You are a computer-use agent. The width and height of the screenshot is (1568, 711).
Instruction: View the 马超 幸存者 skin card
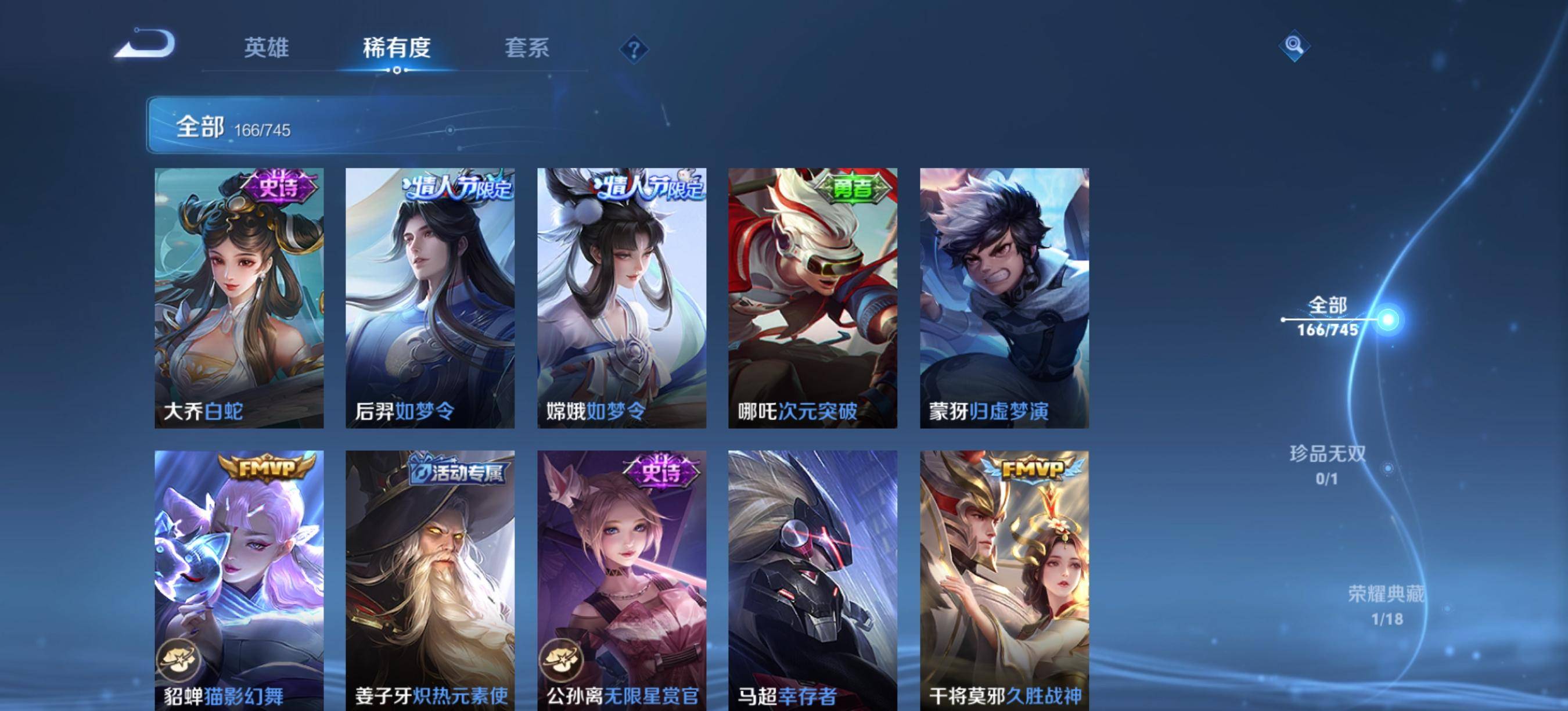(812, 579)
